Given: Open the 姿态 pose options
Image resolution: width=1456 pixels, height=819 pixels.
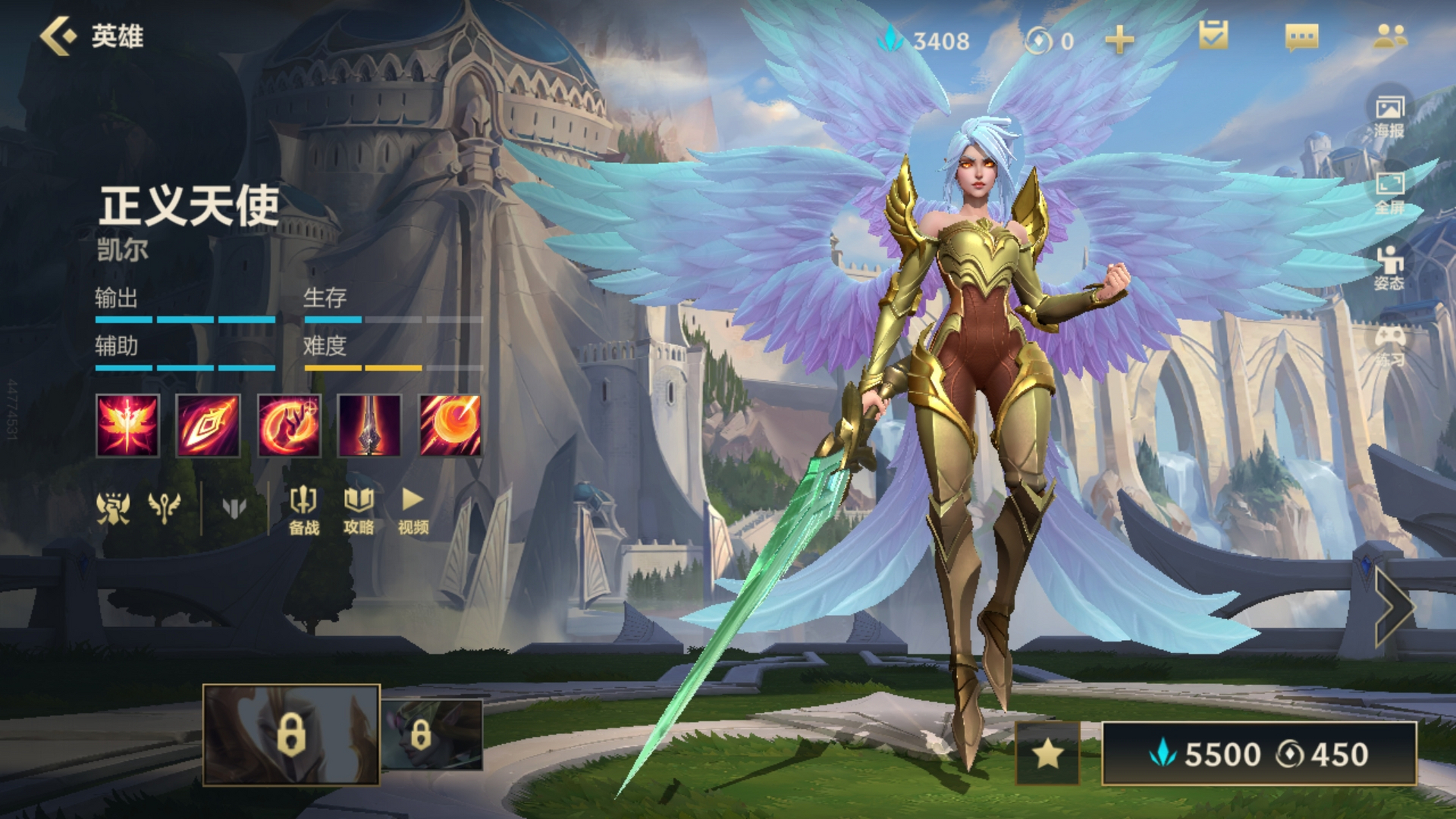Looking at the screenshot, I should tap(1389, 269).
